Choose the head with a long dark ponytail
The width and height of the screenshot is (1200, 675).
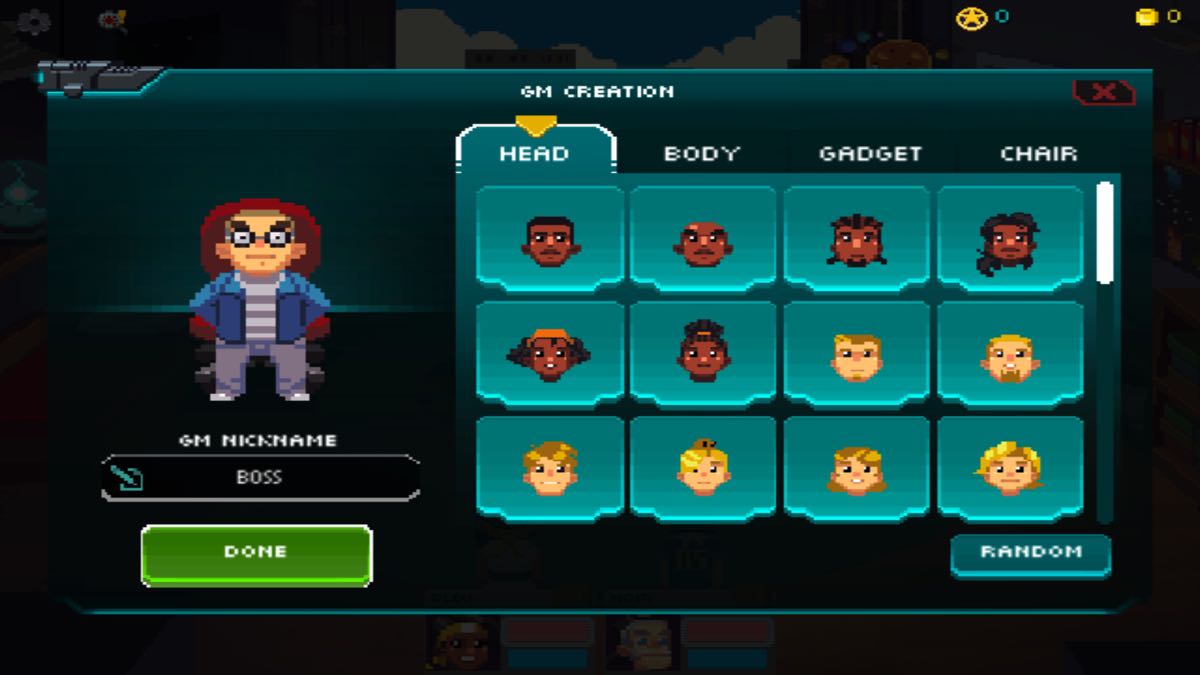point(1010,240)
